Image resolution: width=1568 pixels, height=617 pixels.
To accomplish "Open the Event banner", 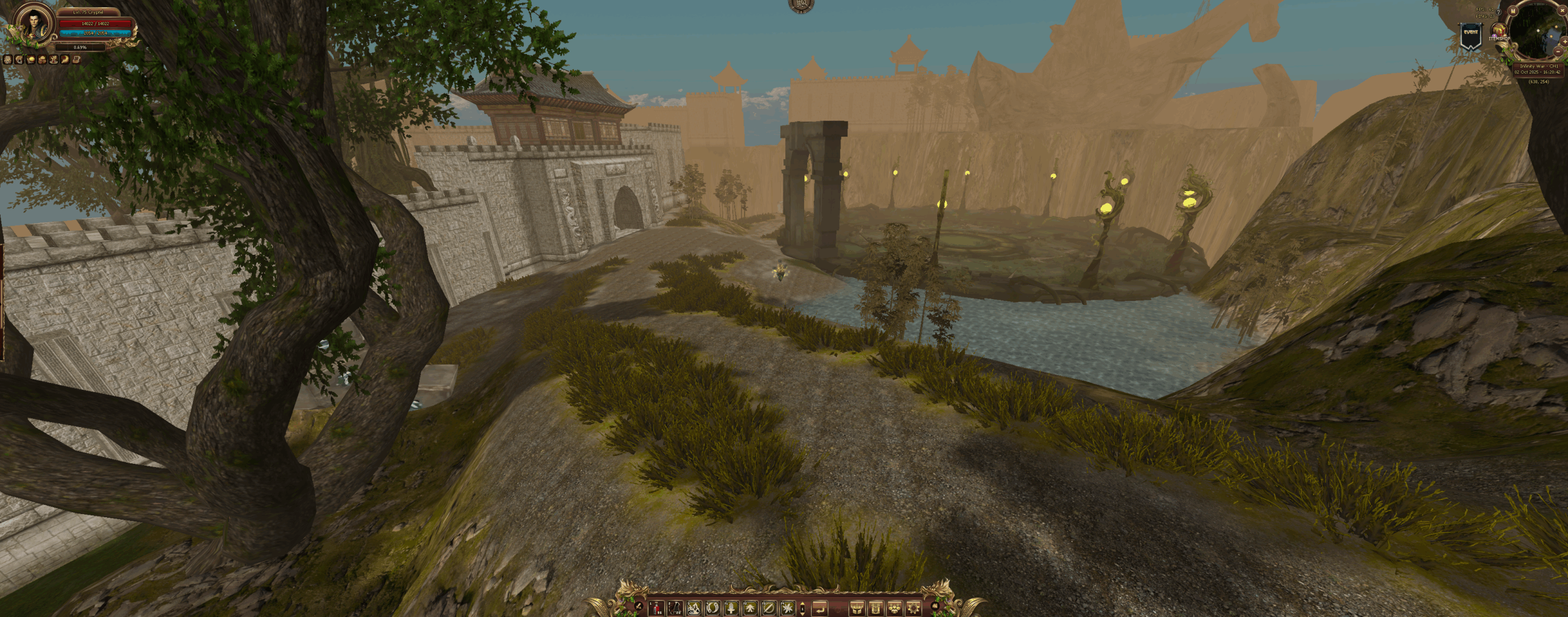I will [x=1471, y=36].
